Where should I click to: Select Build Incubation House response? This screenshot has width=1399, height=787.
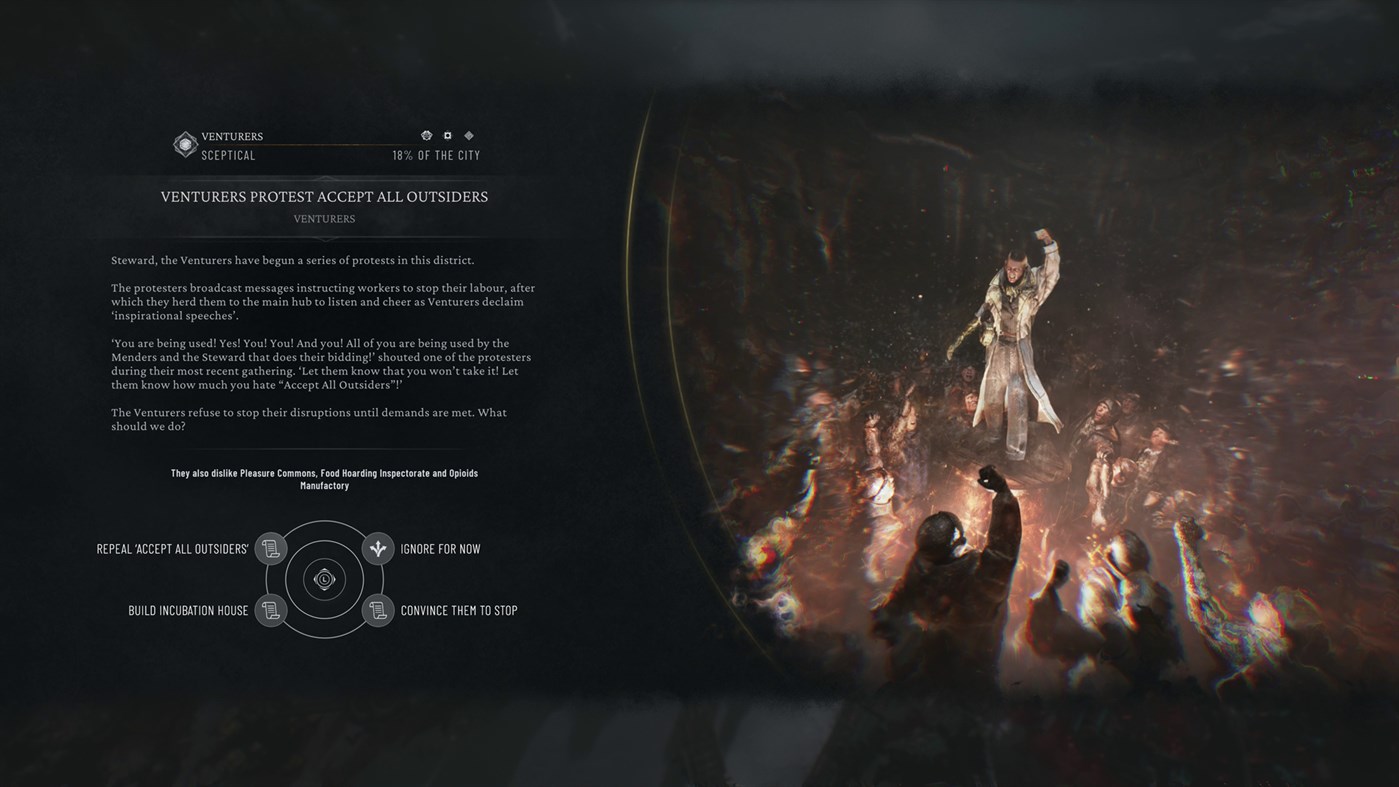coord(187,610)
